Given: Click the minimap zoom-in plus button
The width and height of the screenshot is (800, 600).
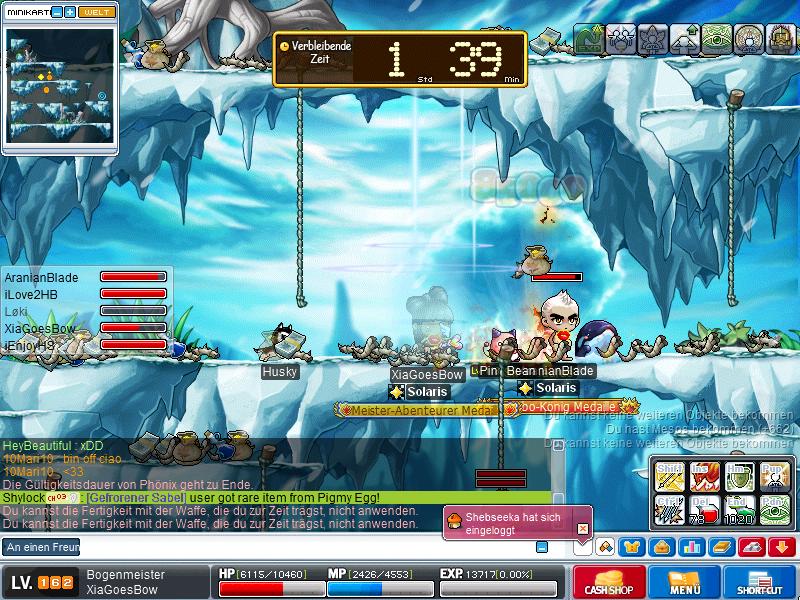Looking at the screenshot, I should click(x=70, y=11).
